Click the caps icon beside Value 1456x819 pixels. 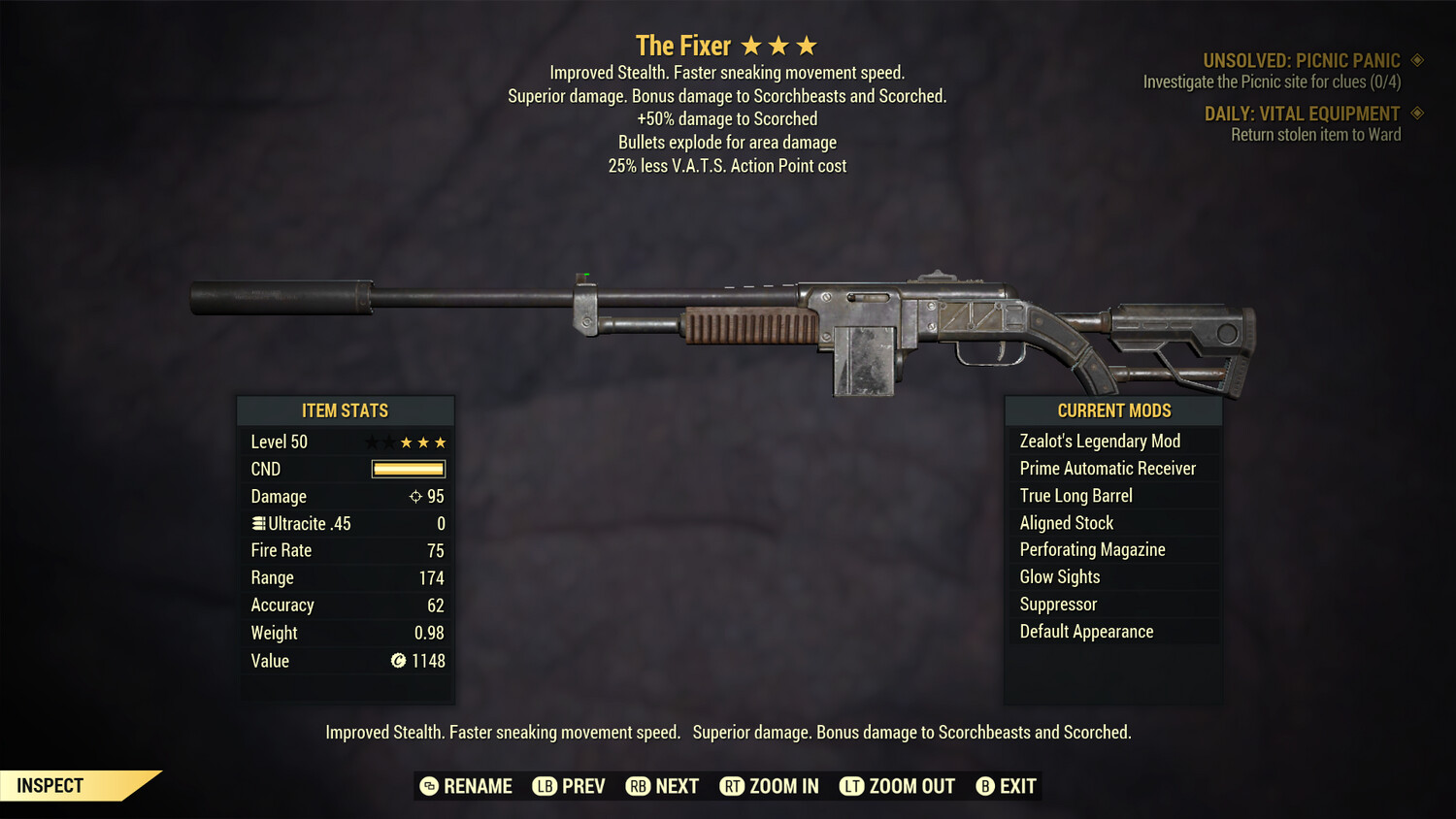[x=397, y=661]
